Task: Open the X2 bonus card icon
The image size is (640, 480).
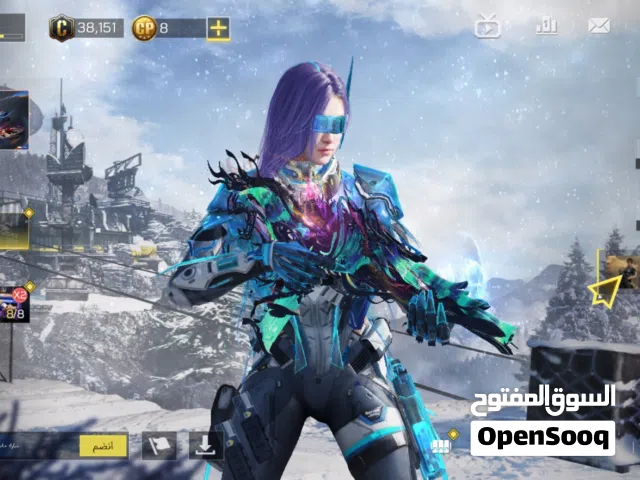Action: (x=14, y=303)
